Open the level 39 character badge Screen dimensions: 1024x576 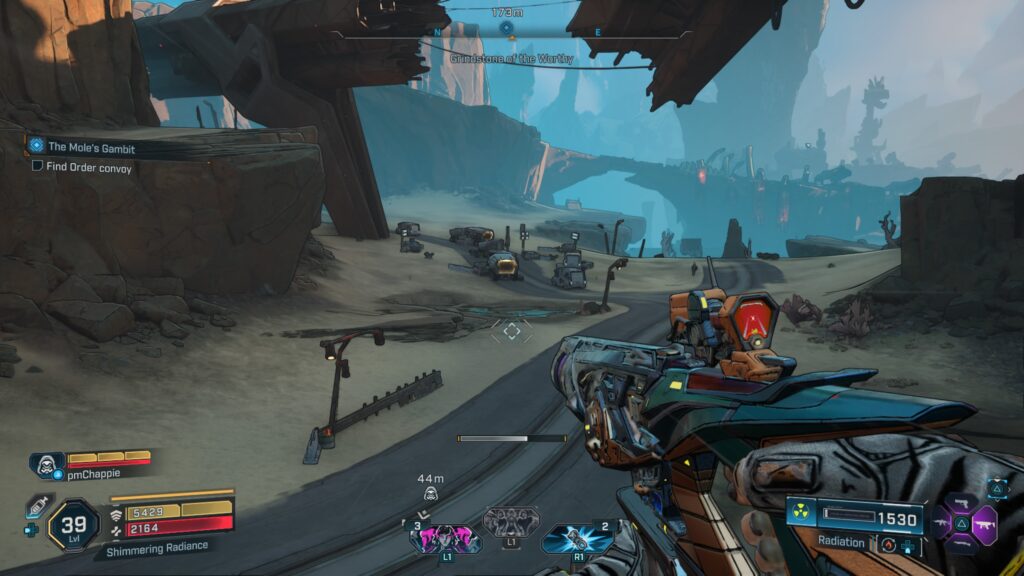click(73, 525)
